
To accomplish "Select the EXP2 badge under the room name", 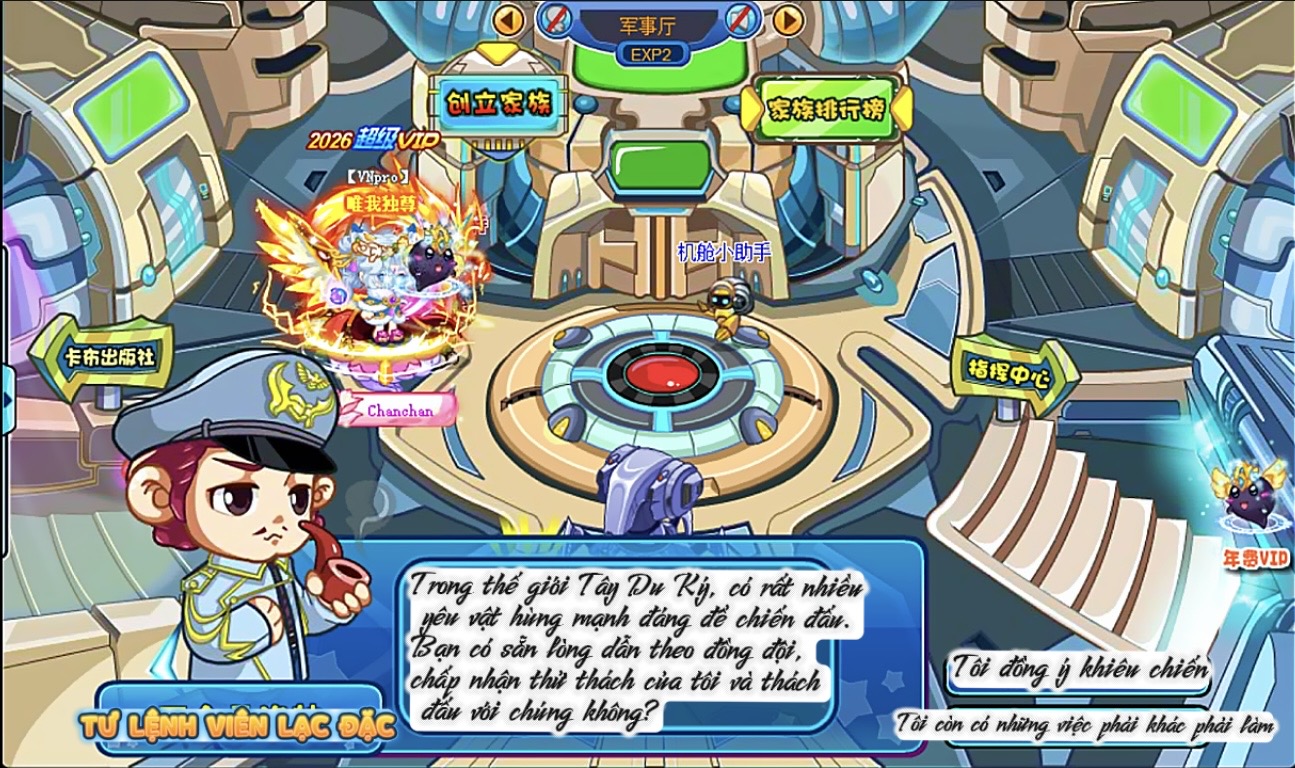I will coord(651,54).
